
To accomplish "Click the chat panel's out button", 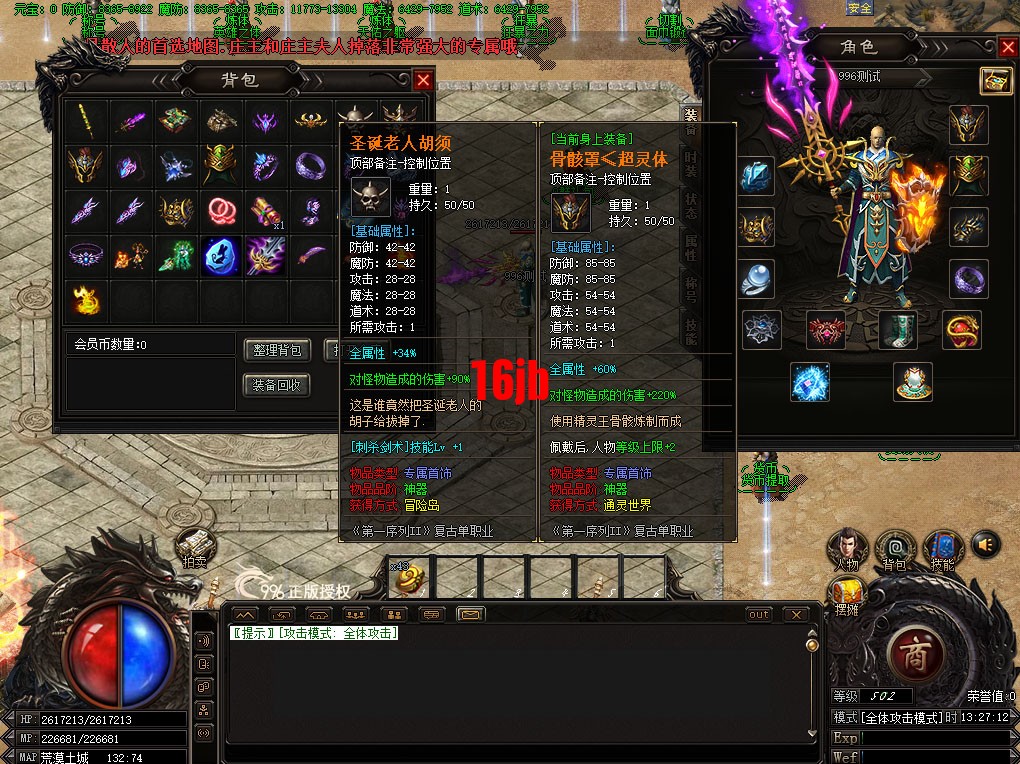I will click(x=759, y=614).
